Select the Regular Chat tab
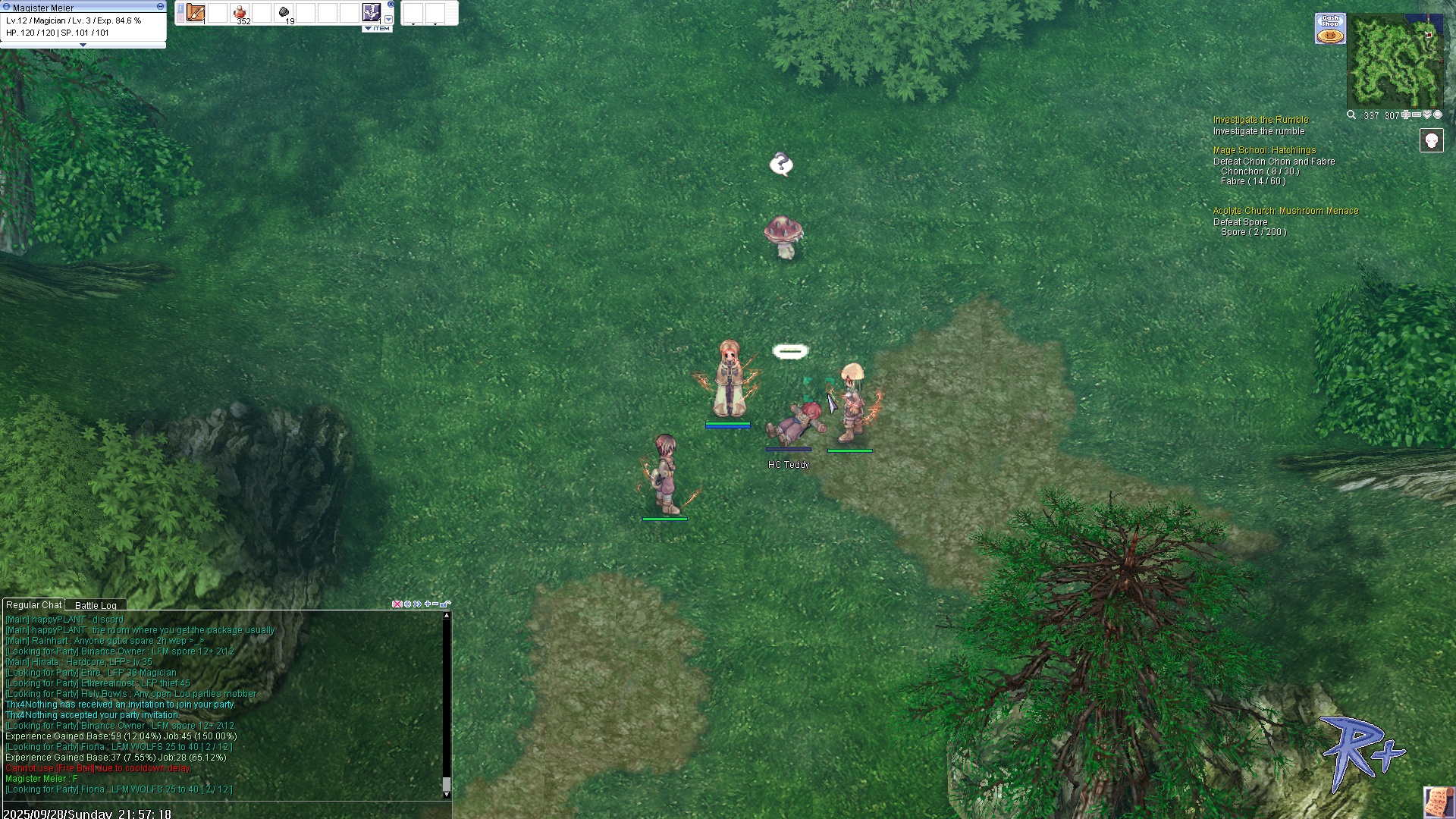Screen dimensions: 1456x819 click(x=33, y=605)
